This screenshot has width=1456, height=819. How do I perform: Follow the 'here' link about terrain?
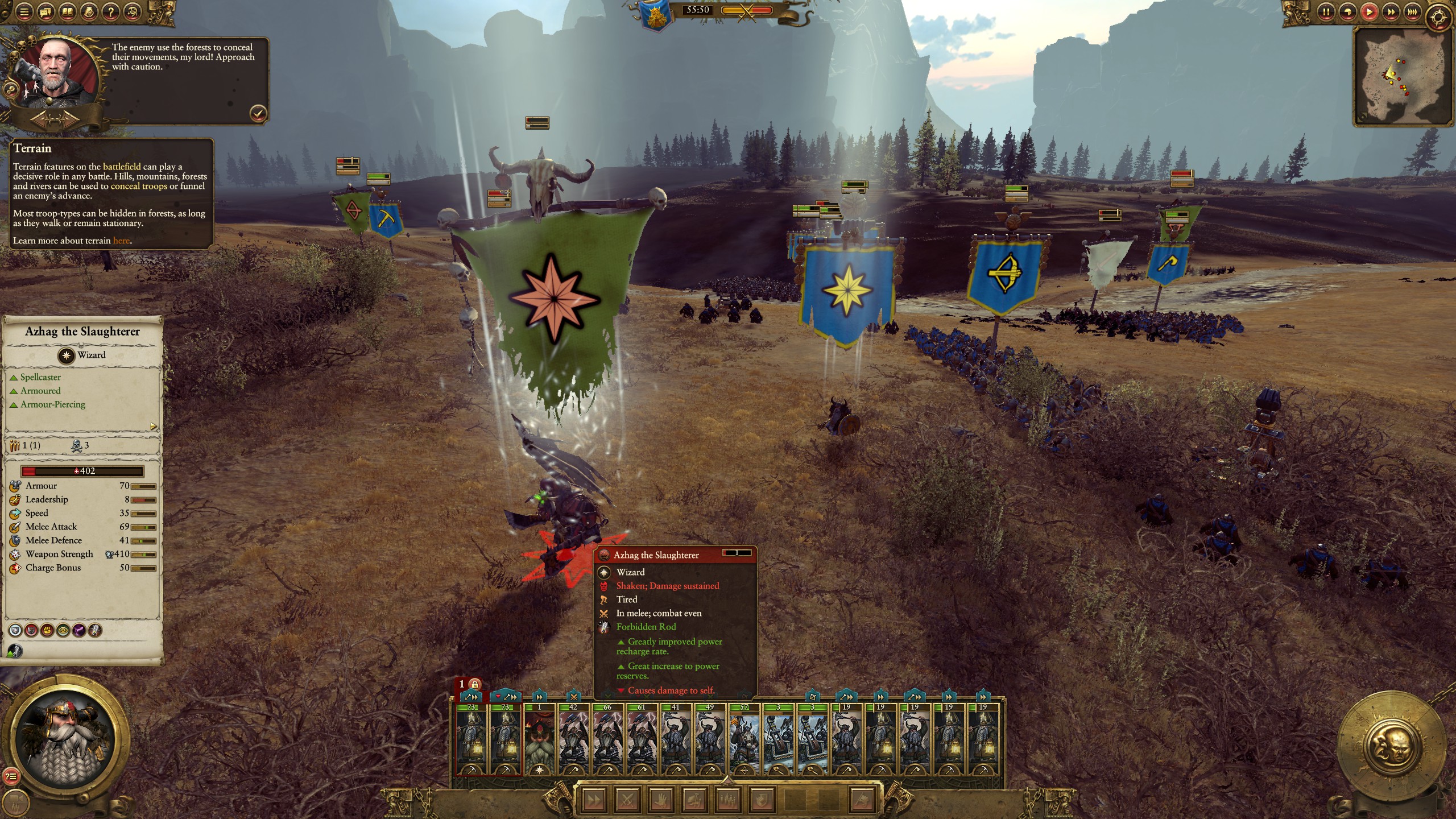121,241
